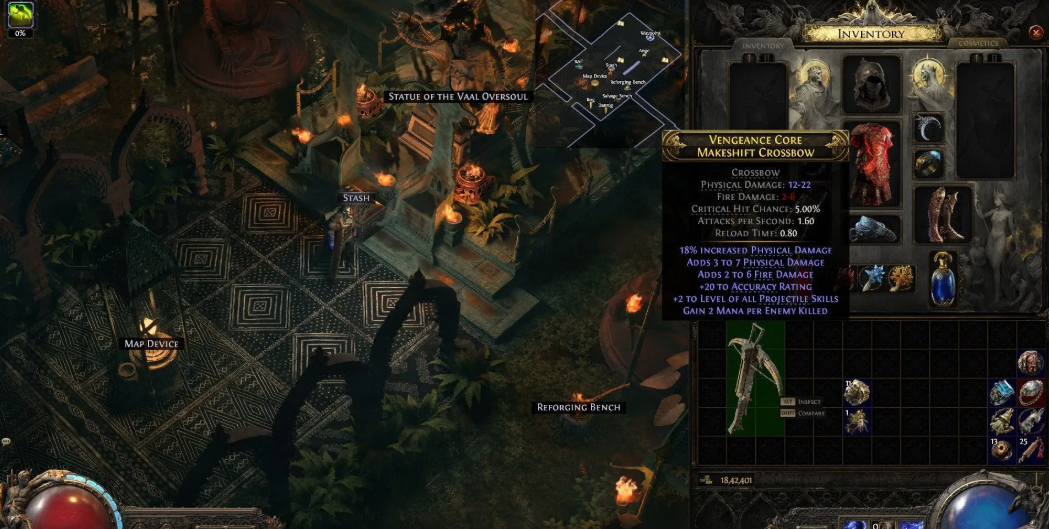
Task: Close the Inventory panel
Action: click(1035, 33)
